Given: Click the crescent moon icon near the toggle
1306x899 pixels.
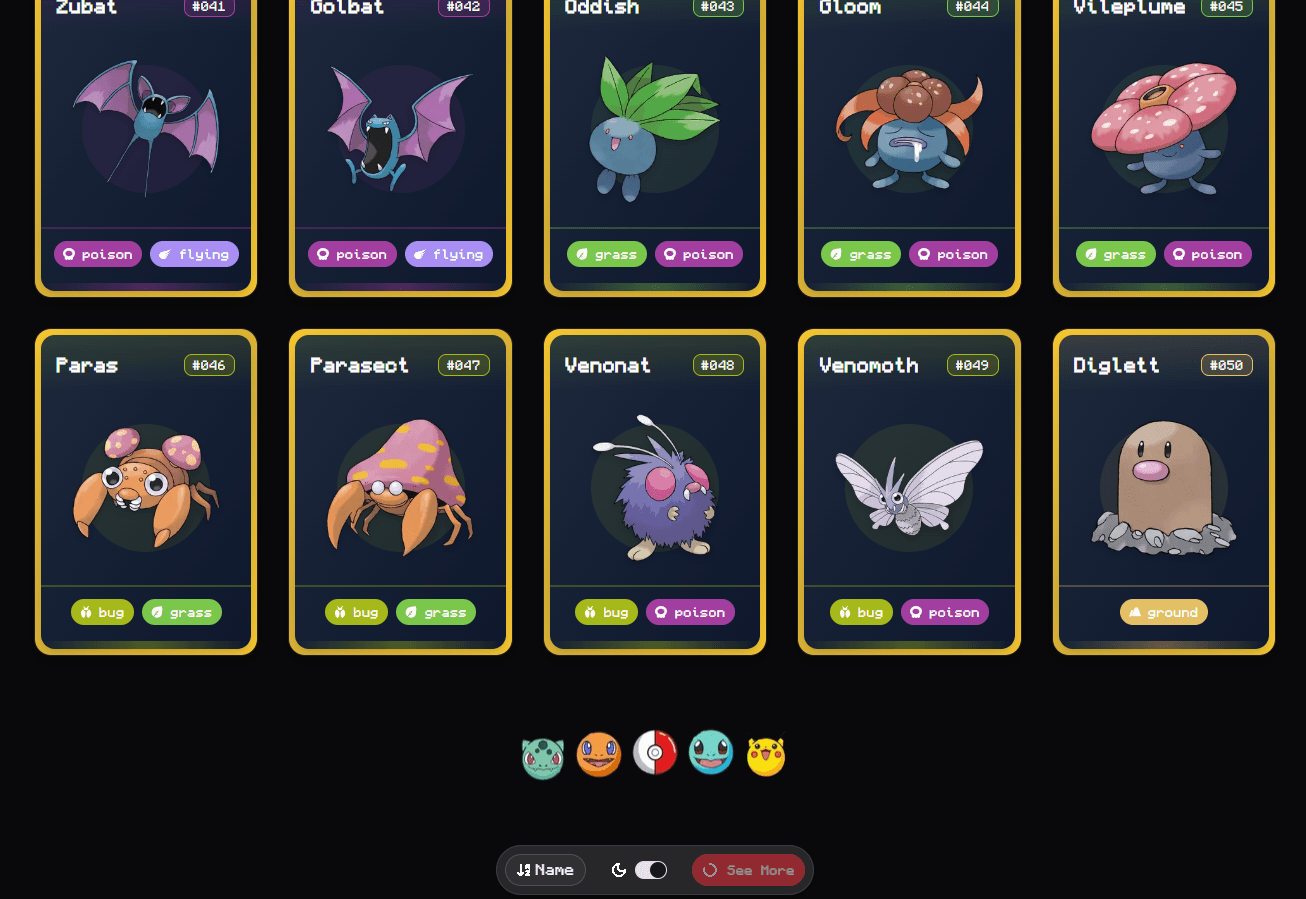Looking at the screenshot, I should (x=618, y=870).
